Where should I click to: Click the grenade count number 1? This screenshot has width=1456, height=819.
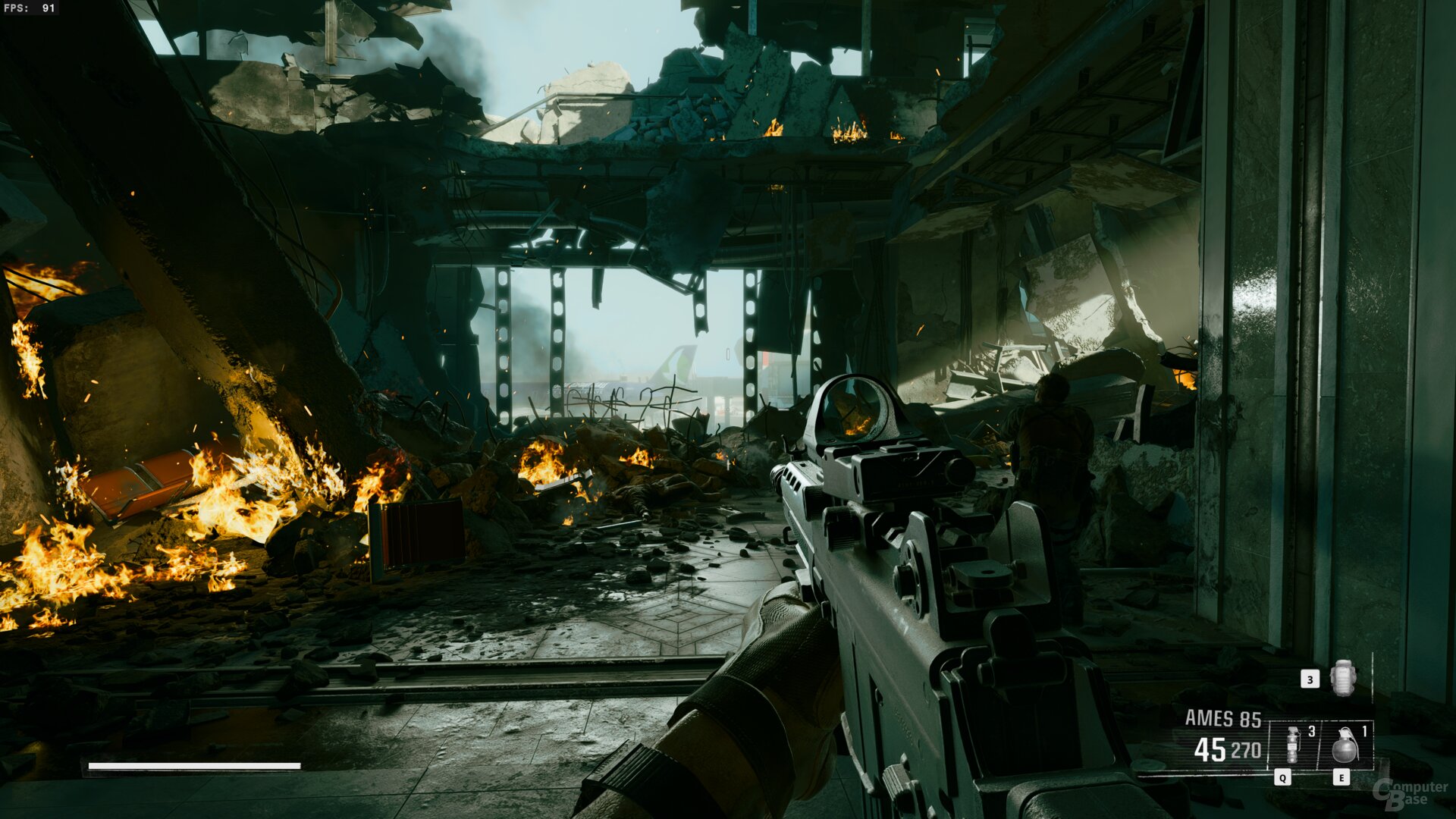point(1364,731)
